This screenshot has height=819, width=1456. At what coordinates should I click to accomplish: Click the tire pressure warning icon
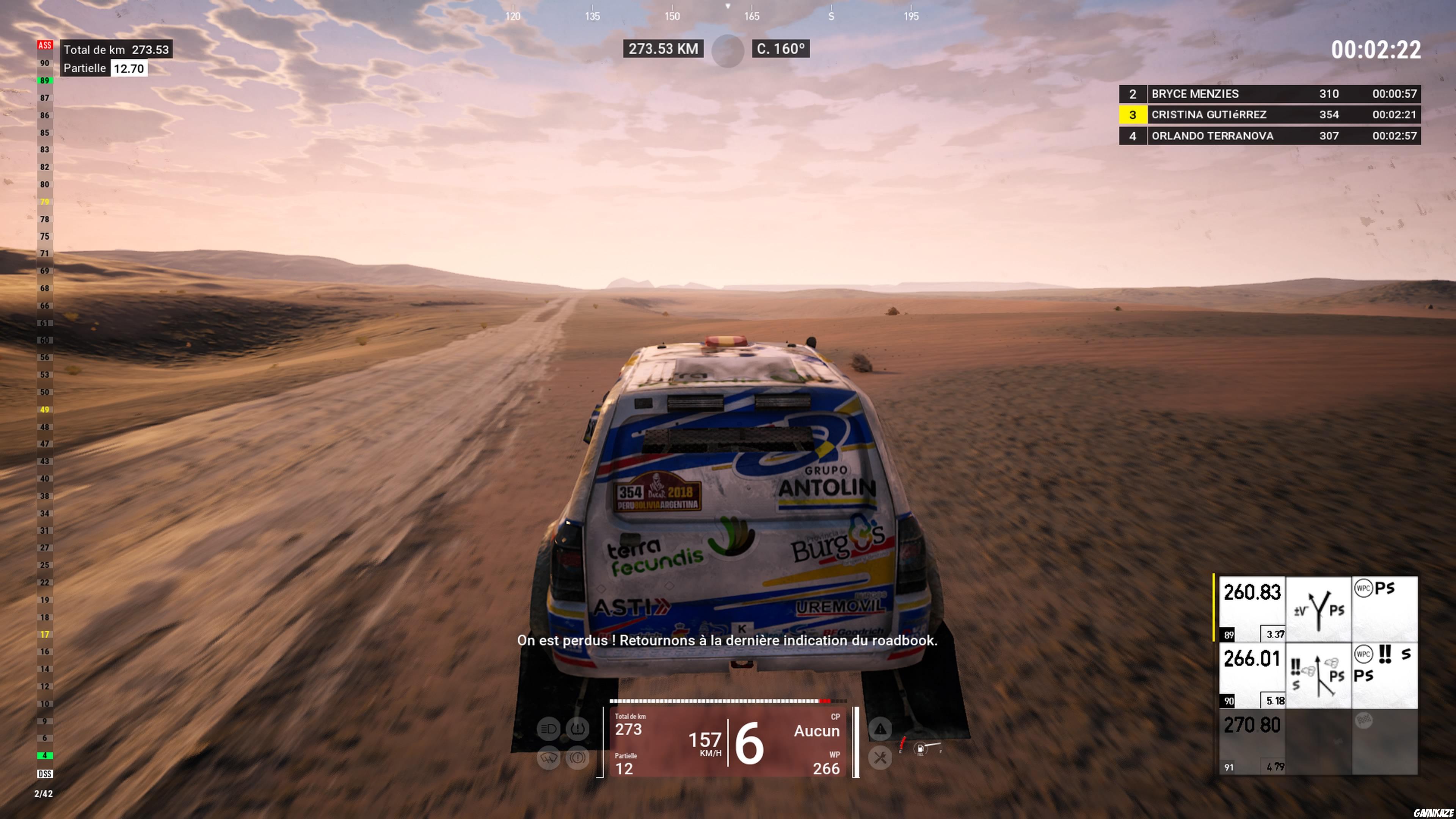coord(577,728)
